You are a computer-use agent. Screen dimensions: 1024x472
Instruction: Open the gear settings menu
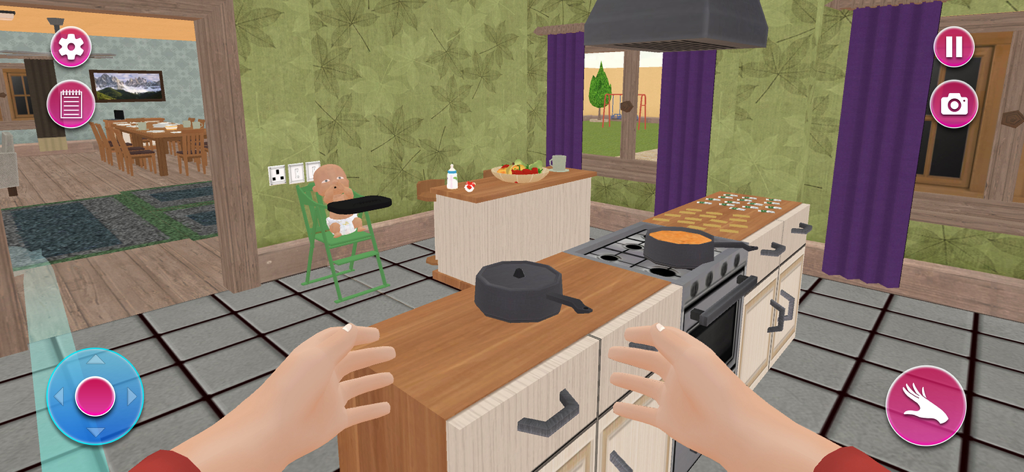coord(71,47)
